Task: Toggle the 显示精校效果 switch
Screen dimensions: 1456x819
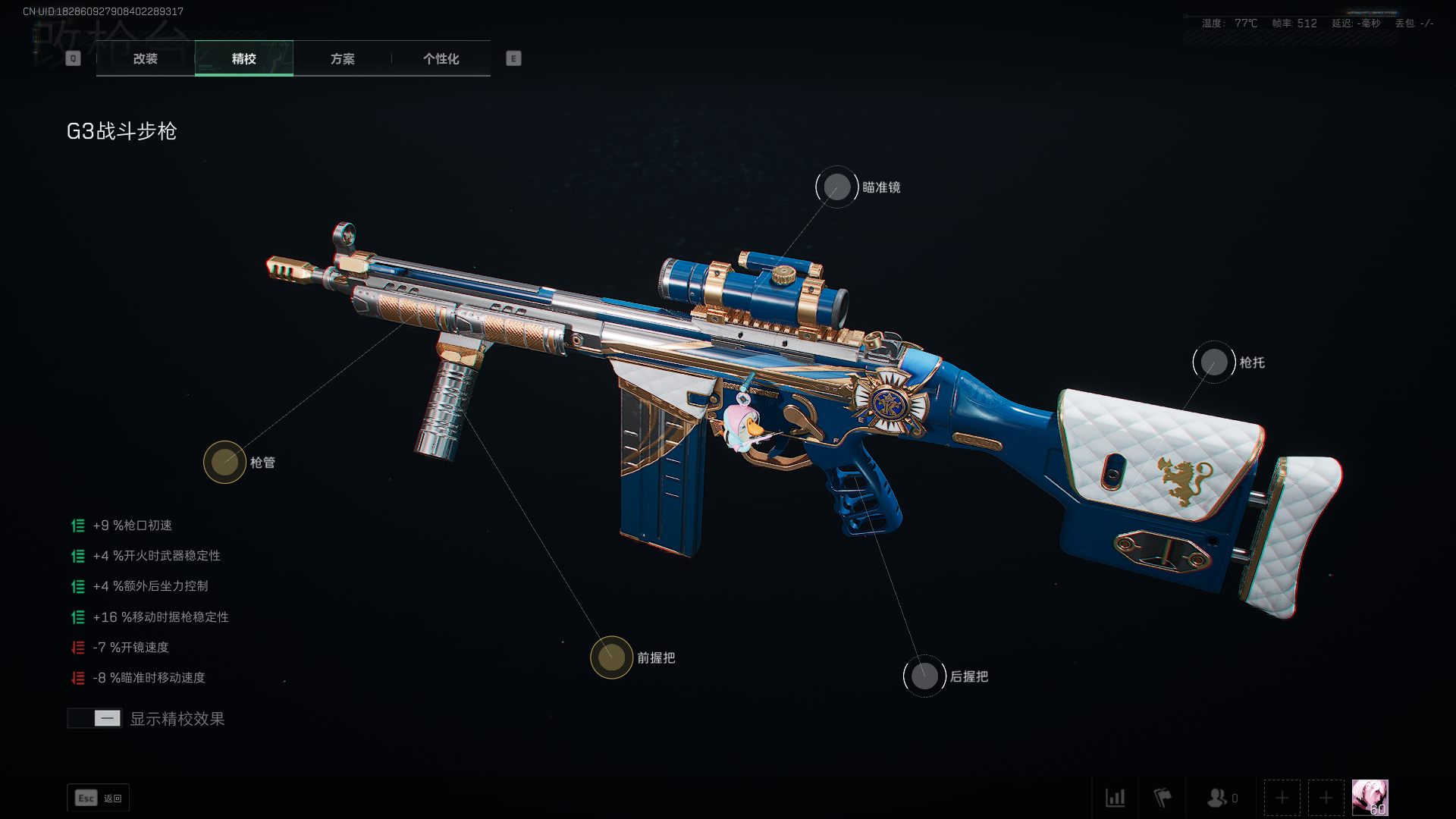Action: 95,718
